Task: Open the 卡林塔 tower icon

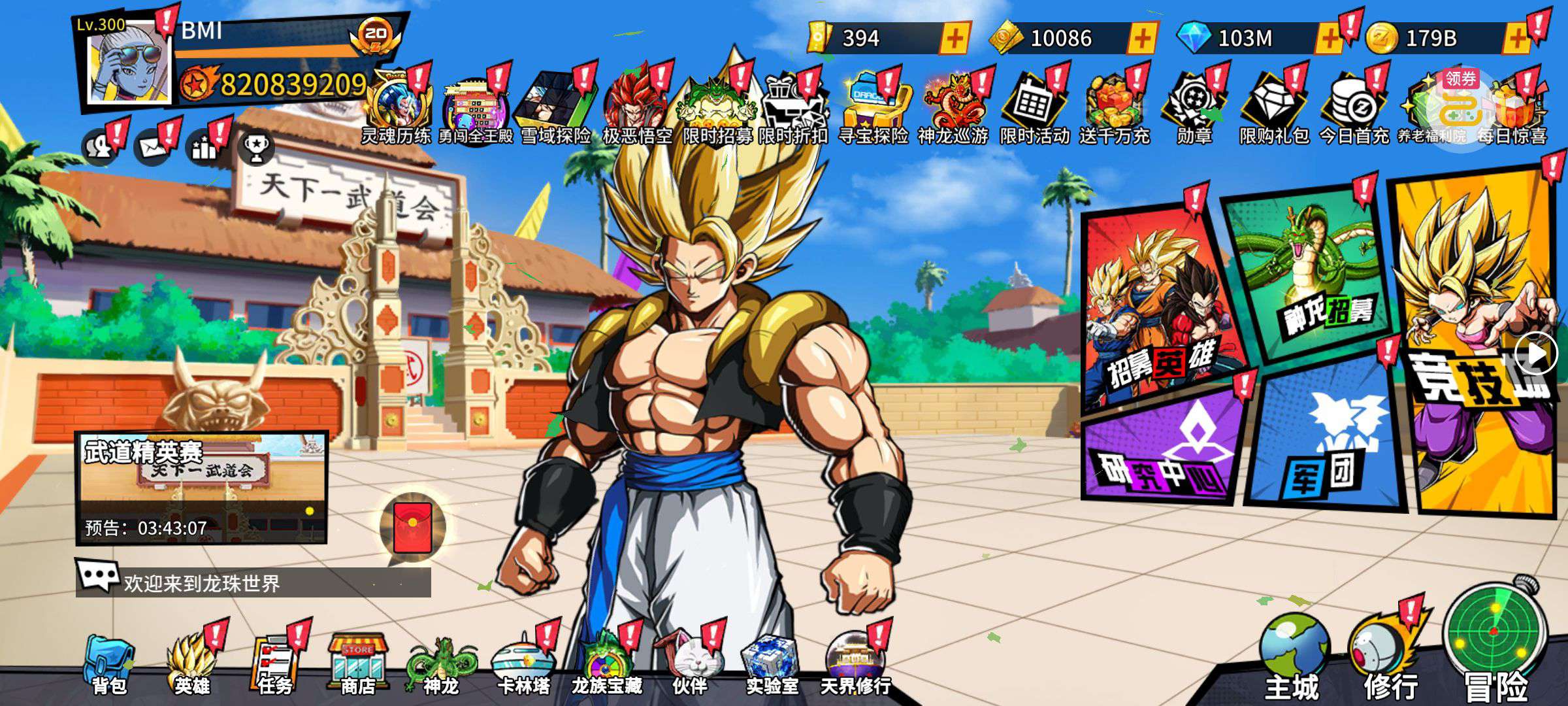Action: (x=523, y=664)
